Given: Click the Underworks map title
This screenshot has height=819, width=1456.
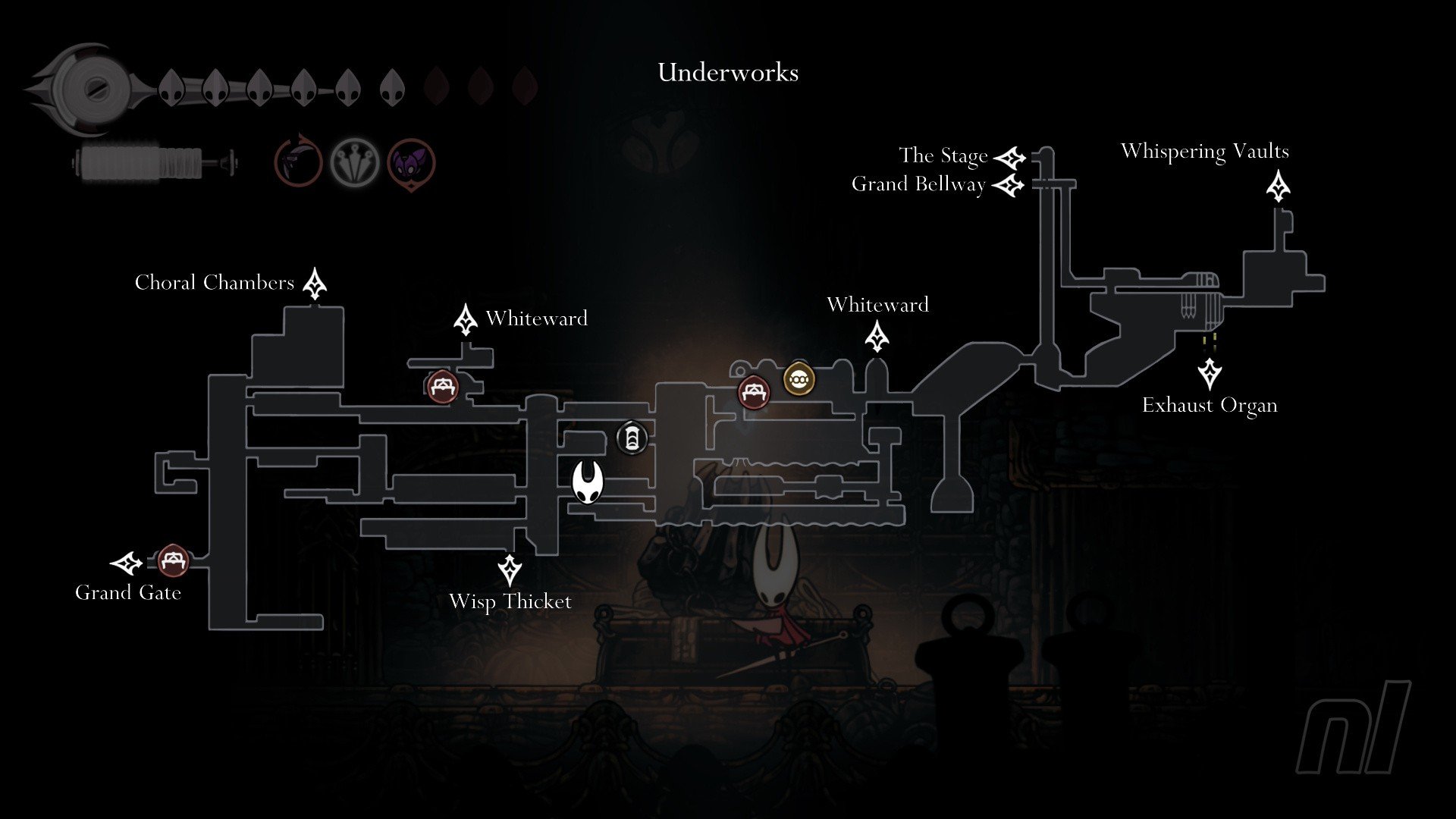Looking at the screenshot, I should 728,73.
